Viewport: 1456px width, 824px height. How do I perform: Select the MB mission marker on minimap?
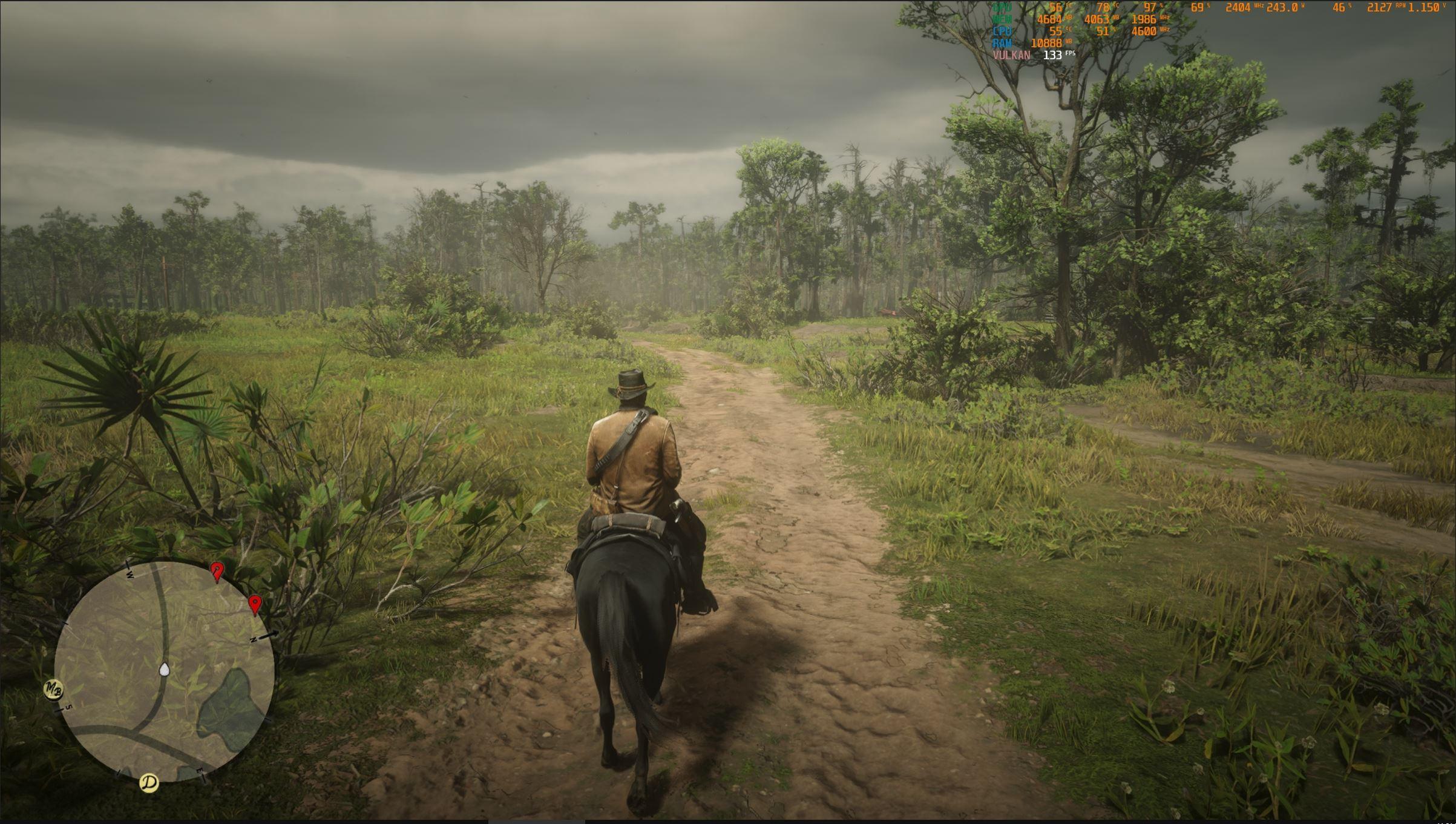[53, 690]
